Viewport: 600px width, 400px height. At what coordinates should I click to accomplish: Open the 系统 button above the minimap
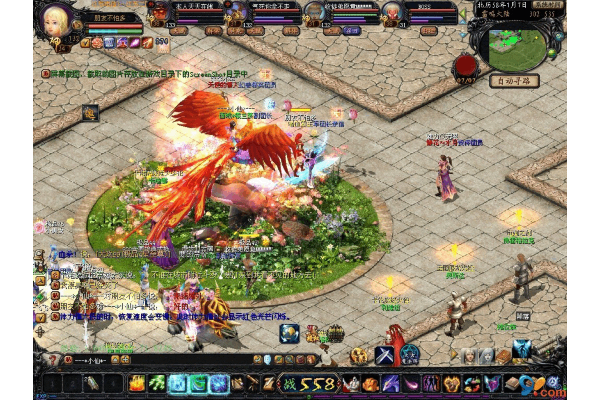click(548, 5)
